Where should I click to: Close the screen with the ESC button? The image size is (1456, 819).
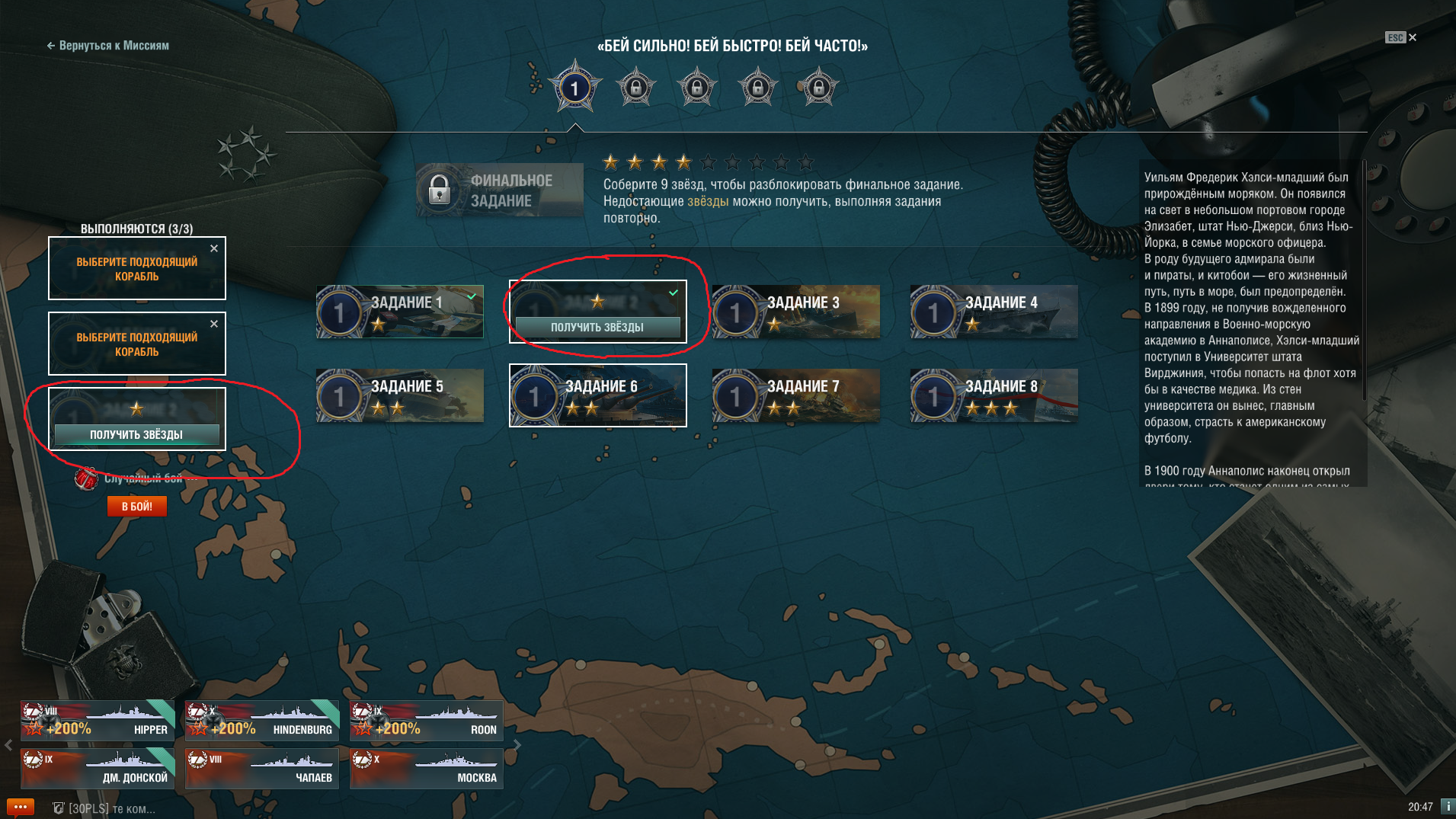coord(1401,37)
